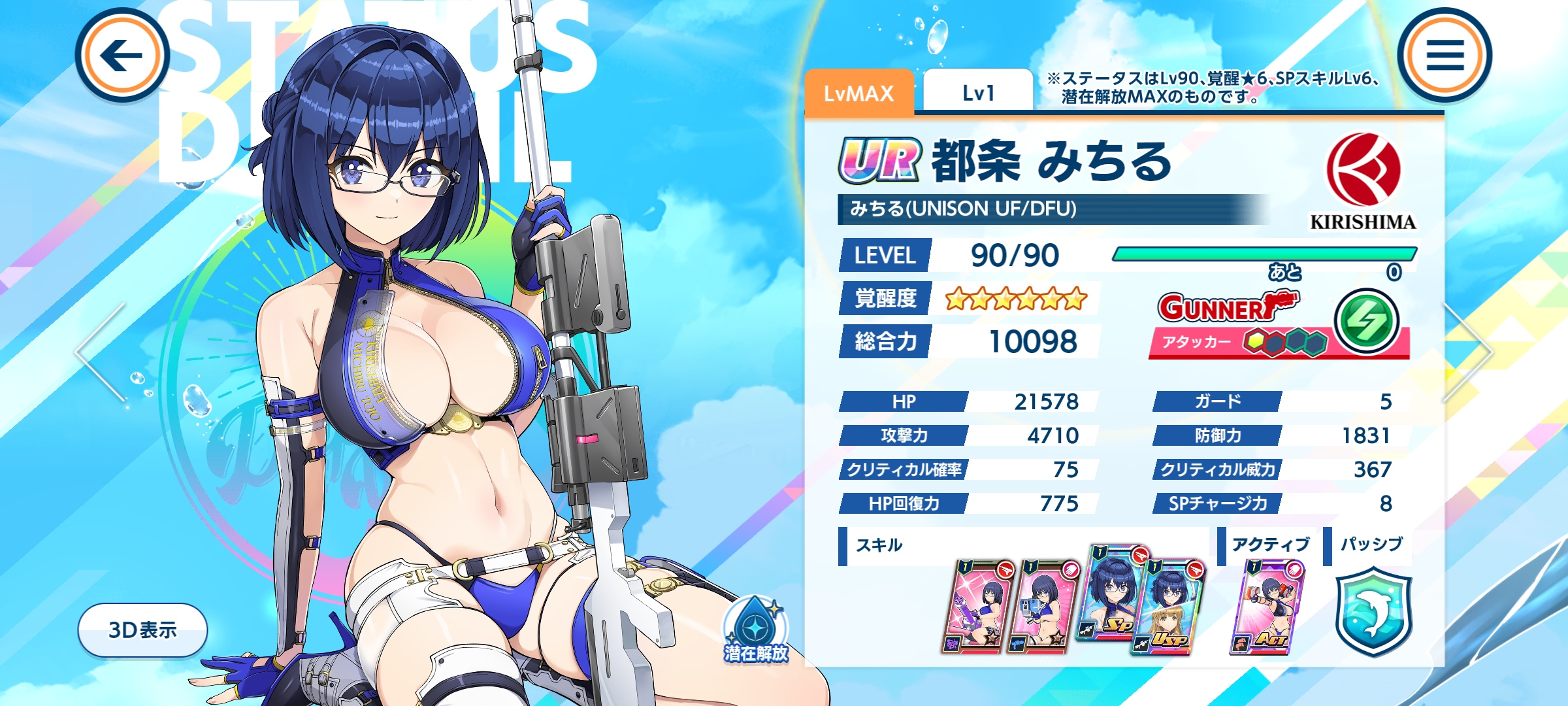This screenshot has height=706, width=1568.
Task: Go back with the orange arrow button
Action: coord(122,56)
